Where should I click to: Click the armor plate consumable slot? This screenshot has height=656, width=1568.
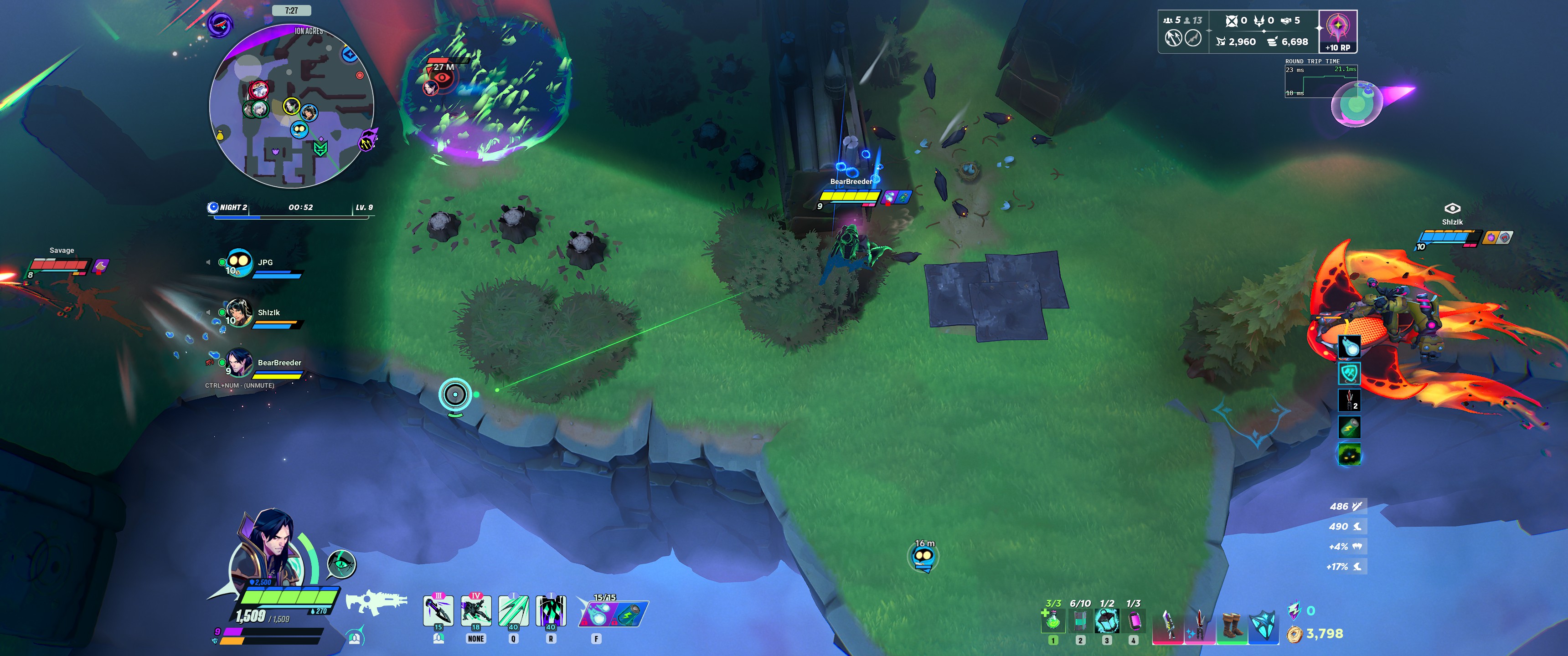(x=1080, y=621)
